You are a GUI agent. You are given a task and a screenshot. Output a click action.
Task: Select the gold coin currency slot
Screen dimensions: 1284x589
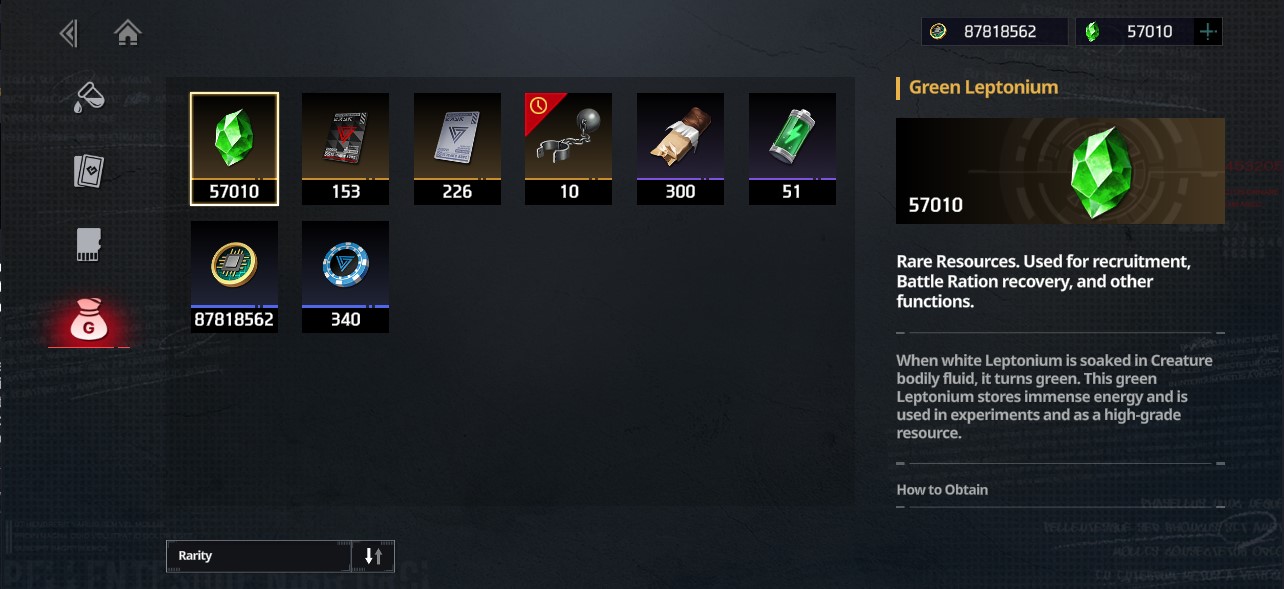(x=234, y=276)
